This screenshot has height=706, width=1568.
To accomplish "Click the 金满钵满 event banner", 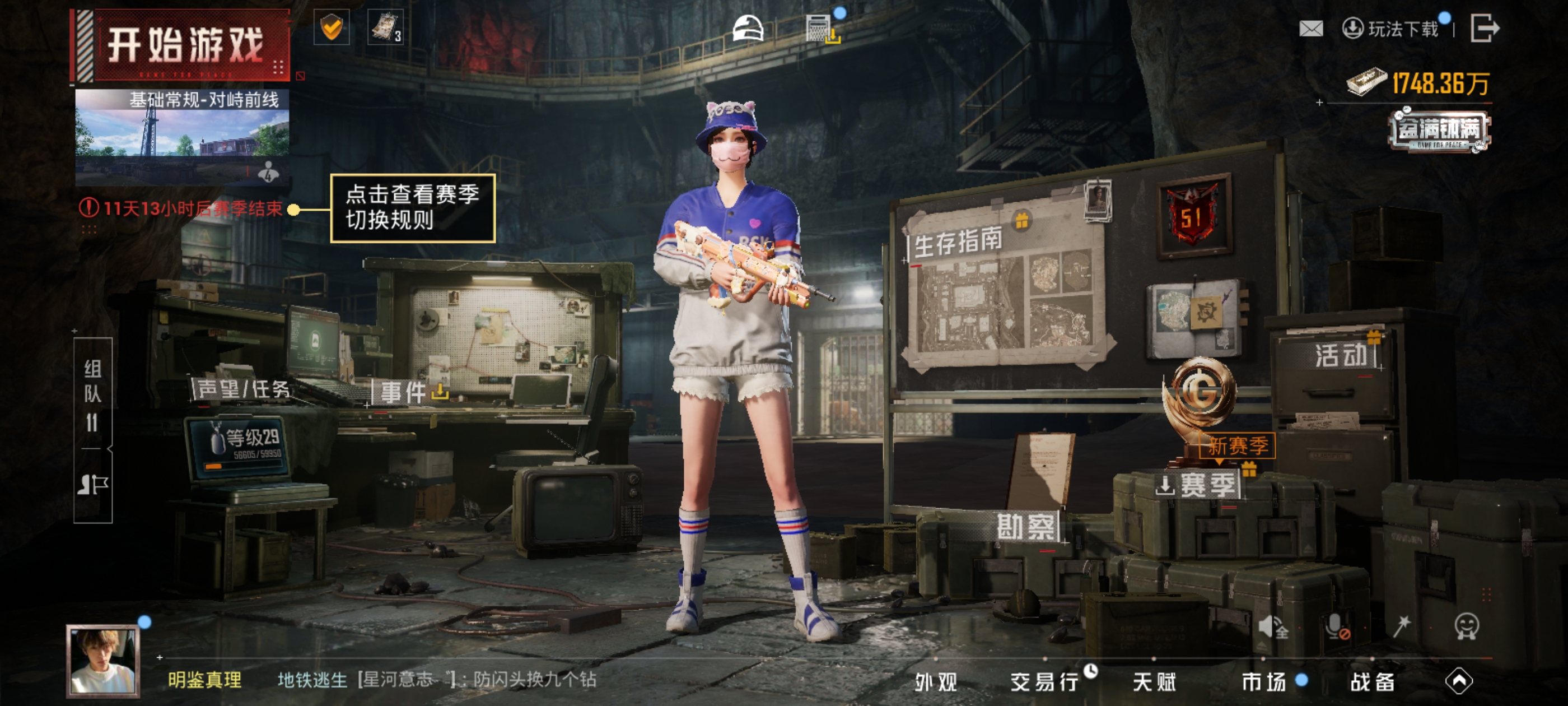I will (1439, 130).
